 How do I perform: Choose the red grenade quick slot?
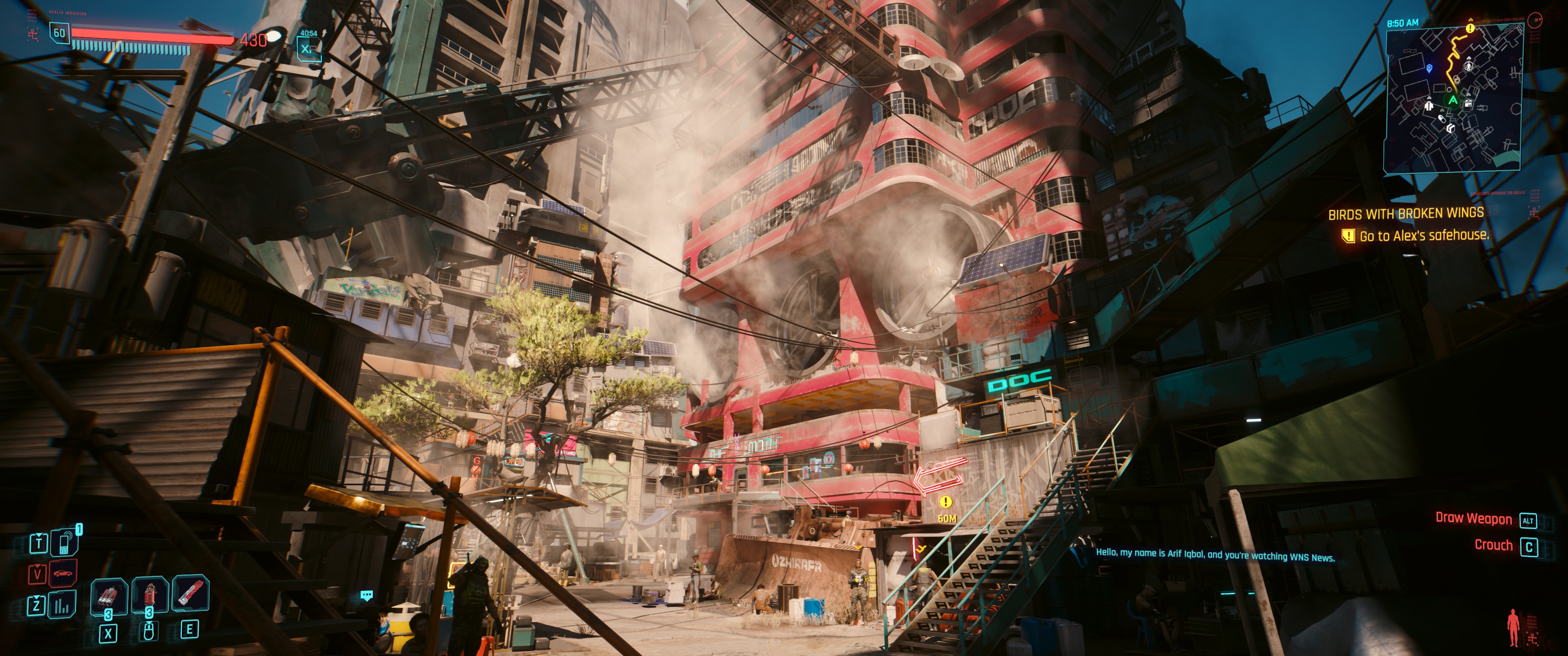[x=149, y=594]
